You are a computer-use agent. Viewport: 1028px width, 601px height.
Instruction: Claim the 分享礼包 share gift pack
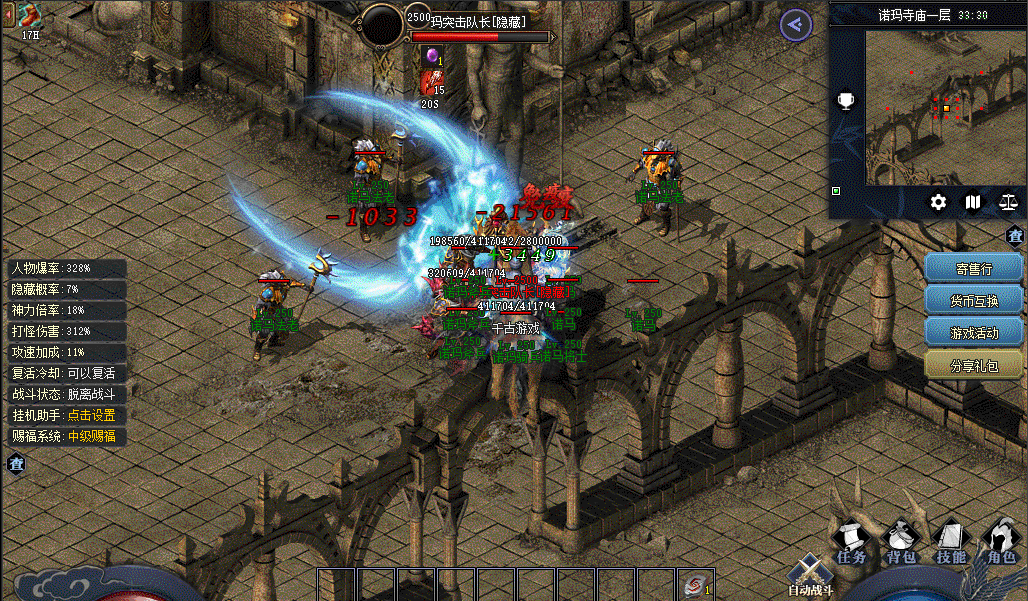[974, 365]
